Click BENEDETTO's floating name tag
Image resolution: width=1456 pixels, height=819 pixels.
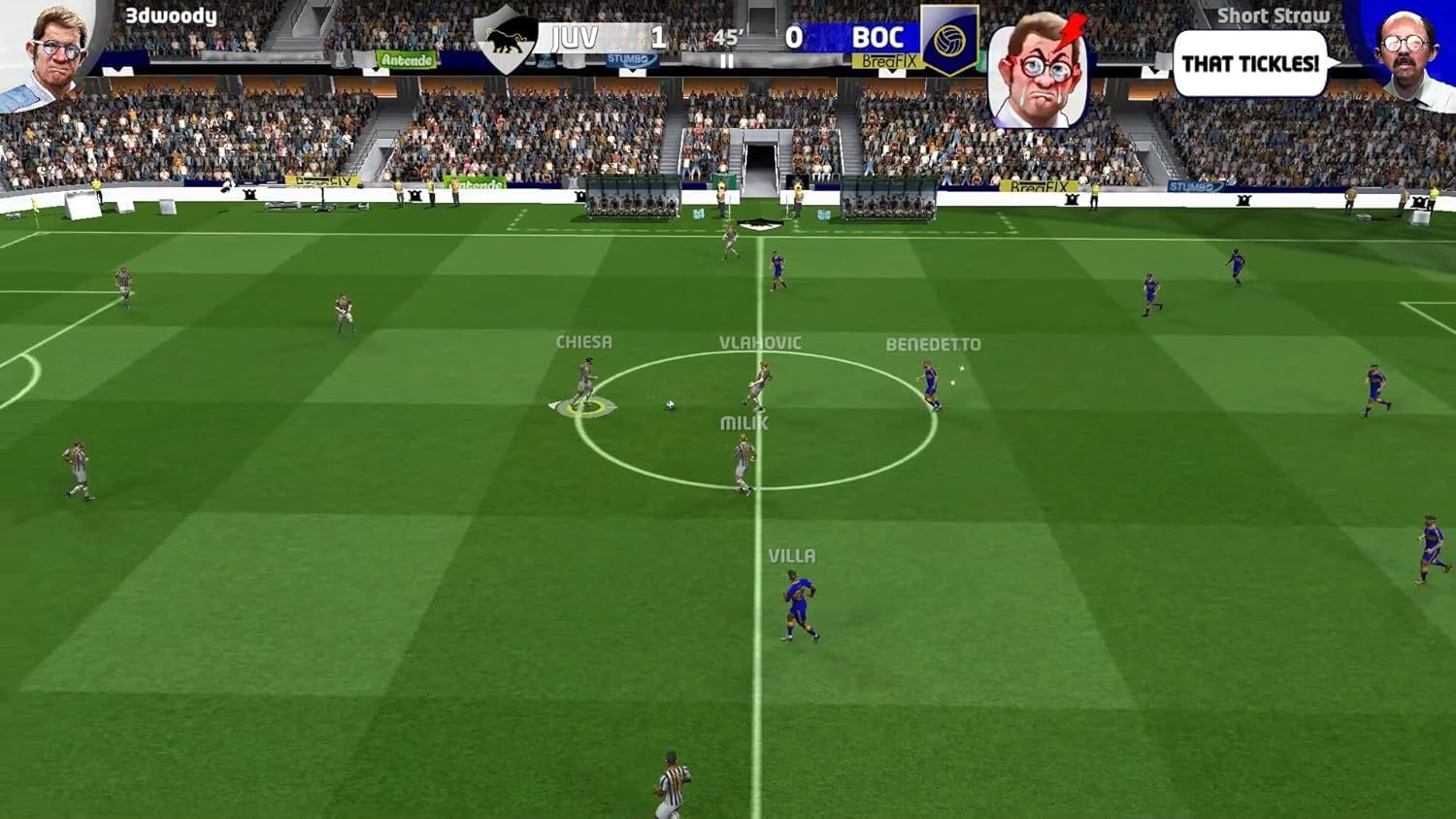click(x=935, y=344)
